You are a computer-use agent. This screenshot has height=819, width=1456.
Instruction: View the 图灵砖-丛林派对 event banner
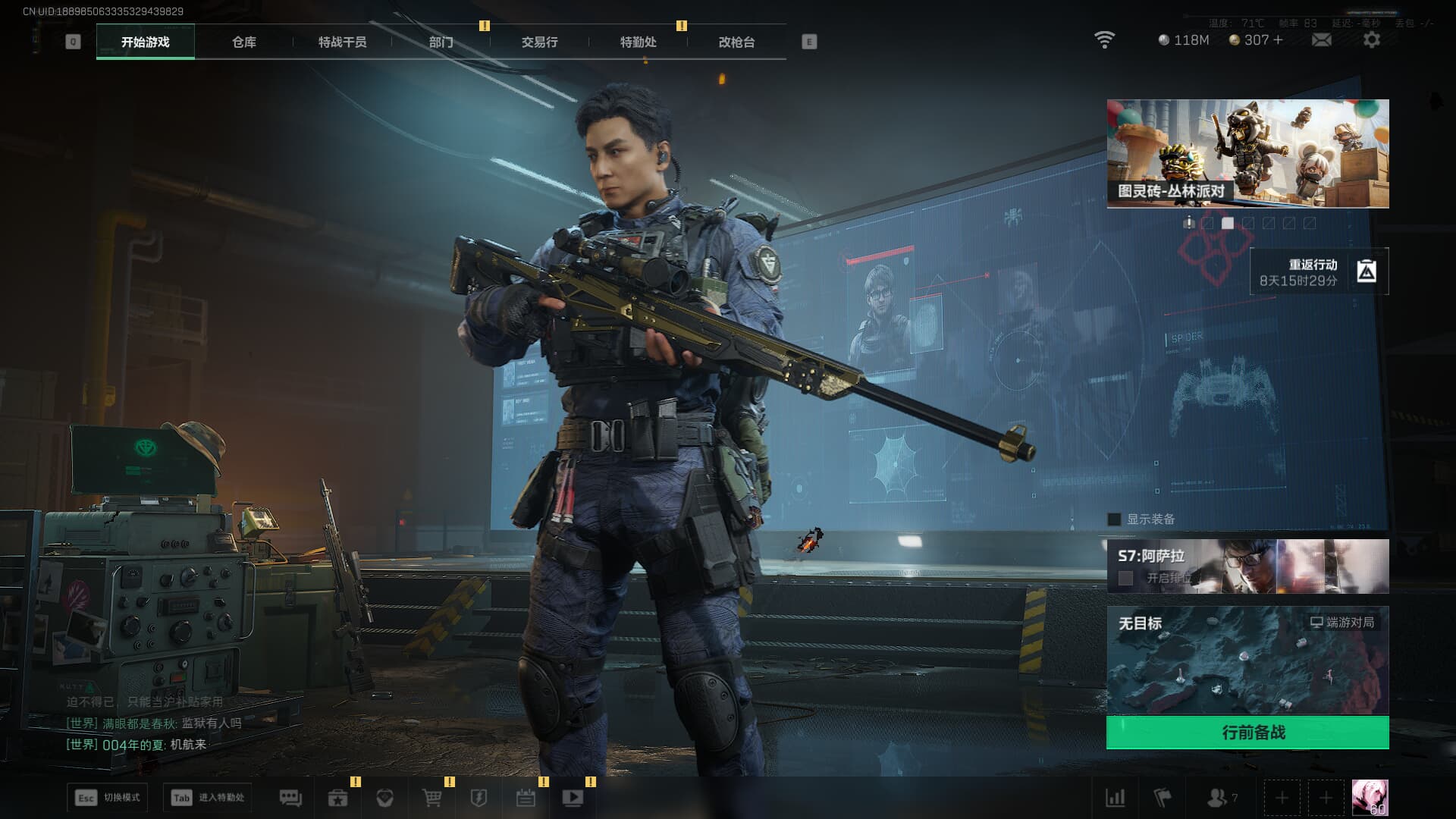pos(1247,153)
